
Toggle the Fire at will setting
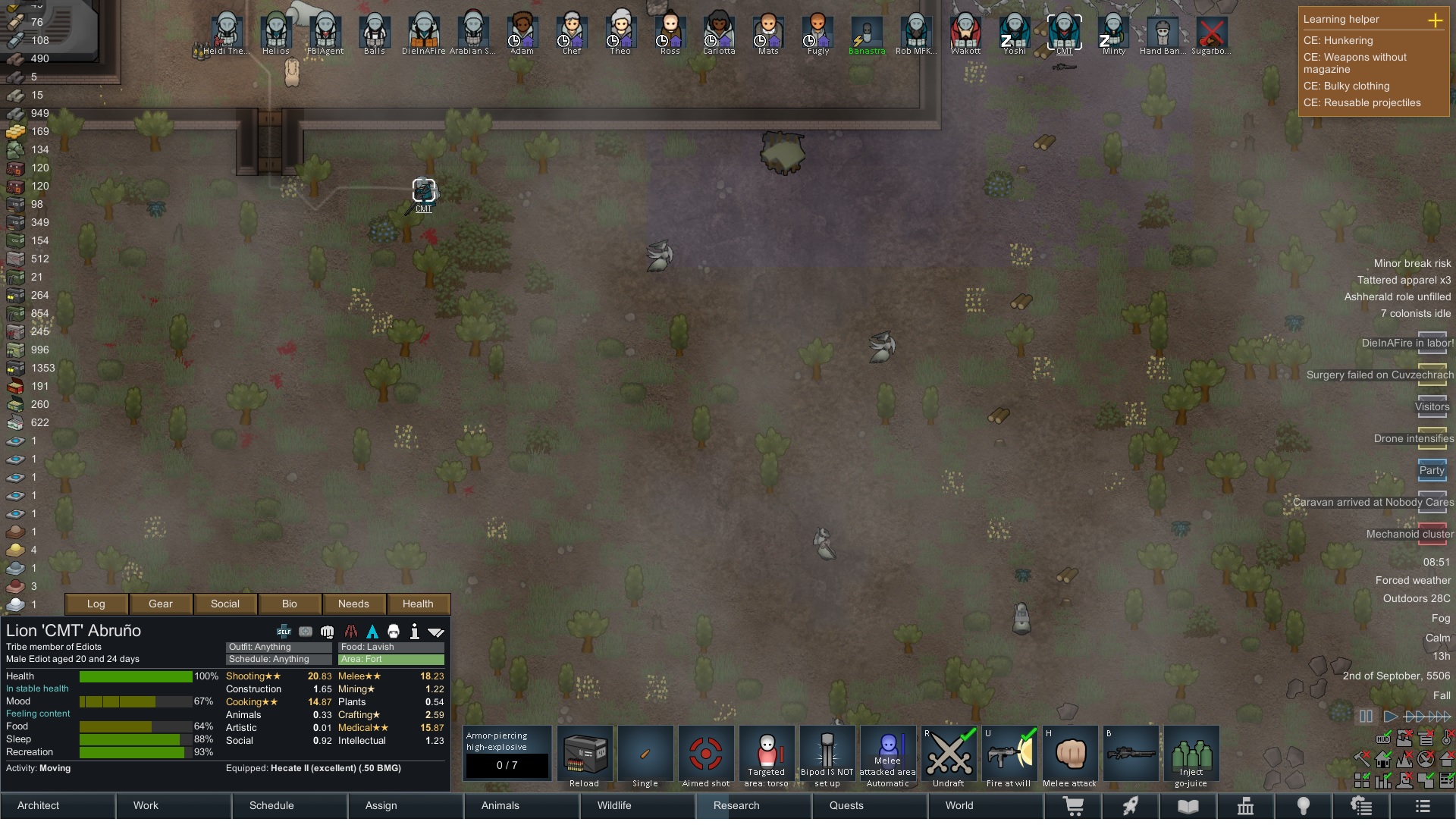(x=1009, y=755)
